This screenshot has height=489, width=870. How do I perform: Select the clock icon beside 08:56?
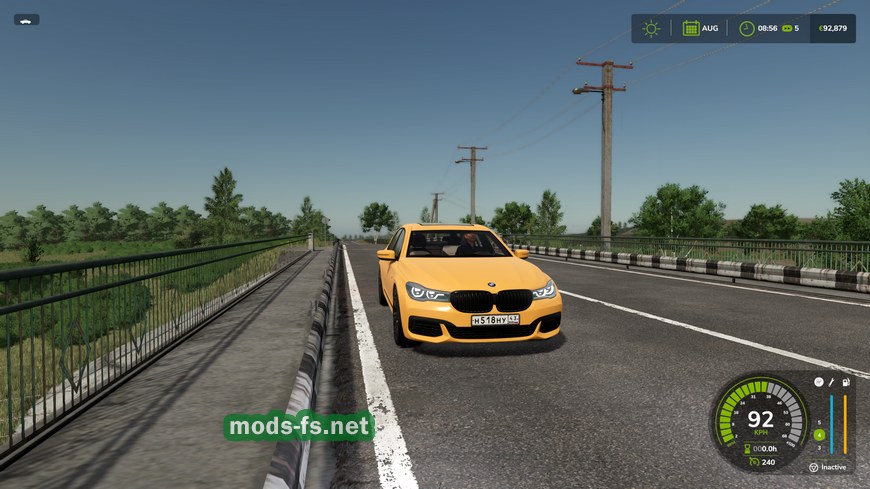click(x=747, y=28)
